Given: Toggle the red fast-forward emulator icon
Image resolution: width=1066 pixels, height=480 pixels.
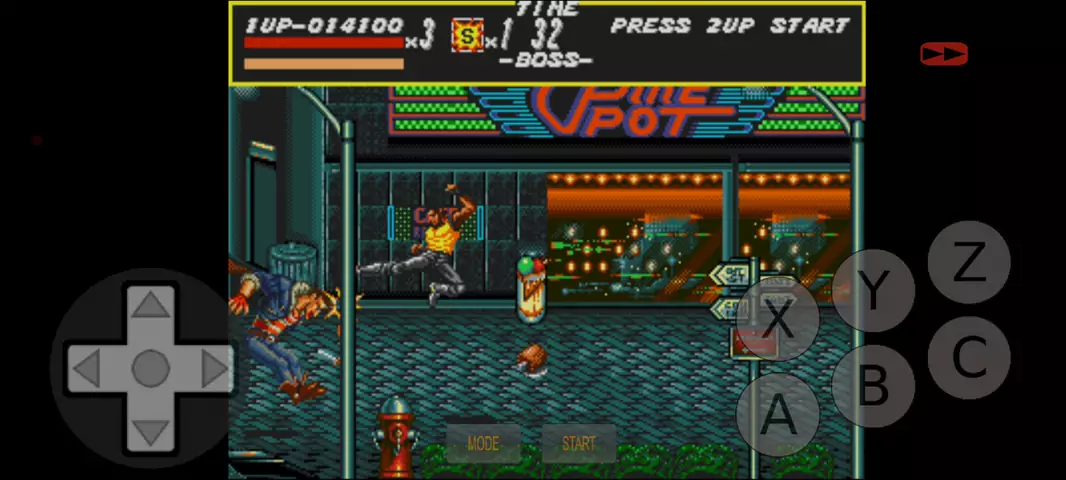Looking at the screenshot, I should (943, 54).
